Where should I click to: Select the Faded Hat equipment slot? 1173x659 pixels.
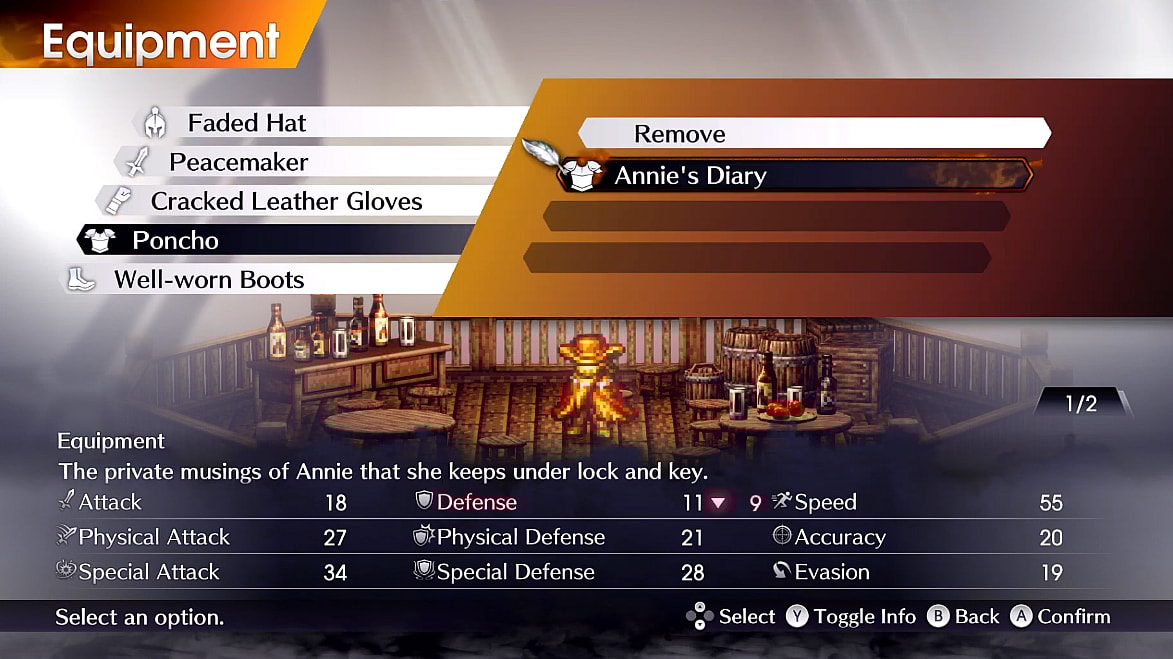click(x=247, y=123)
